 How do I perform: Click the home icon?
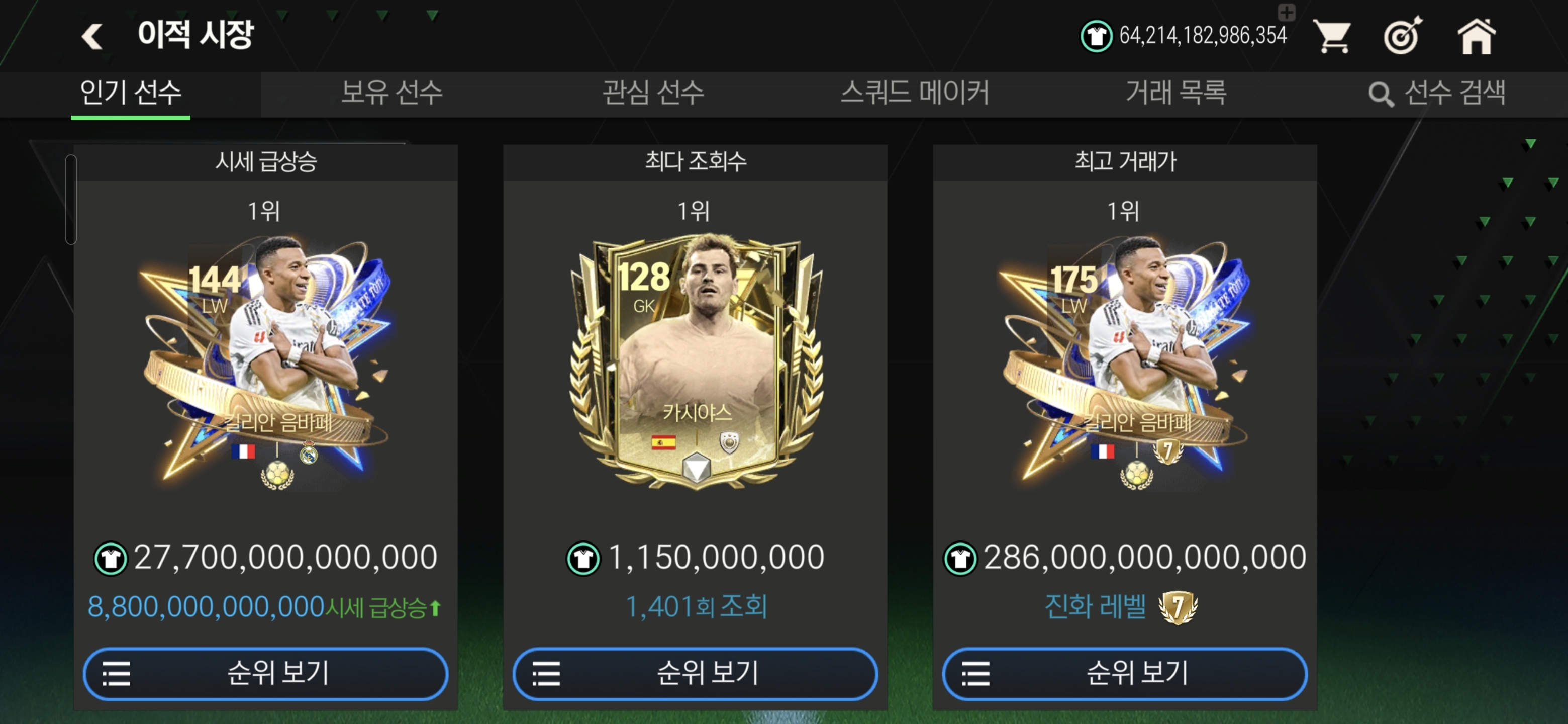pos(1476,37)
